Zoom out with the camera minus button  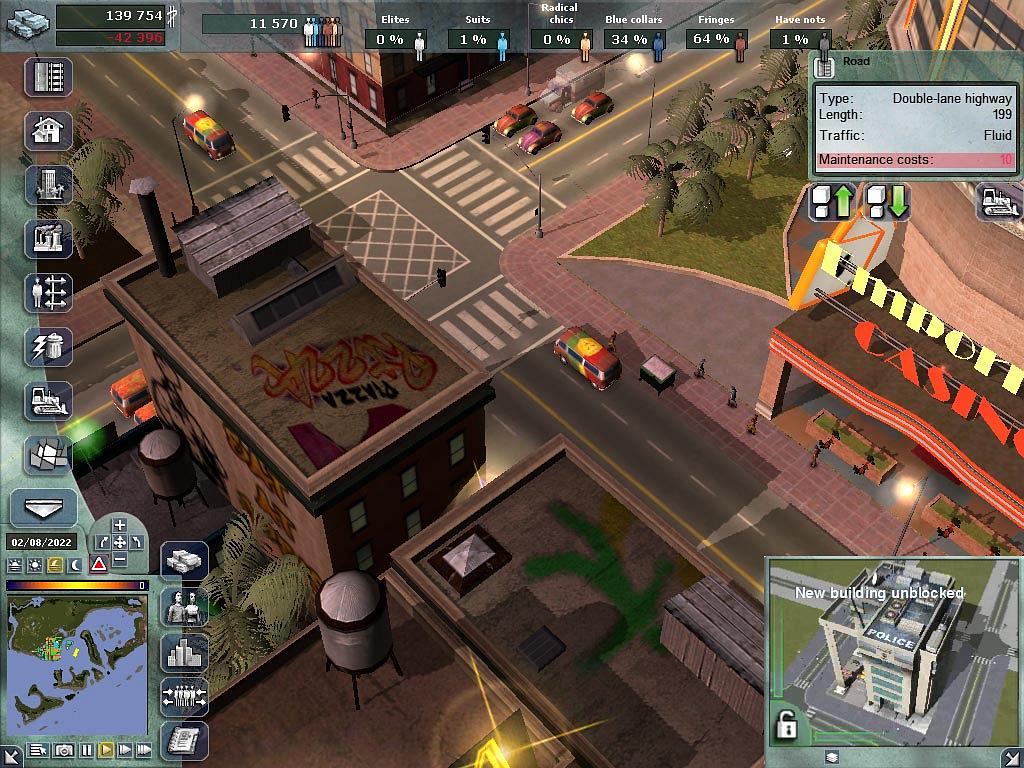point(120,560)
